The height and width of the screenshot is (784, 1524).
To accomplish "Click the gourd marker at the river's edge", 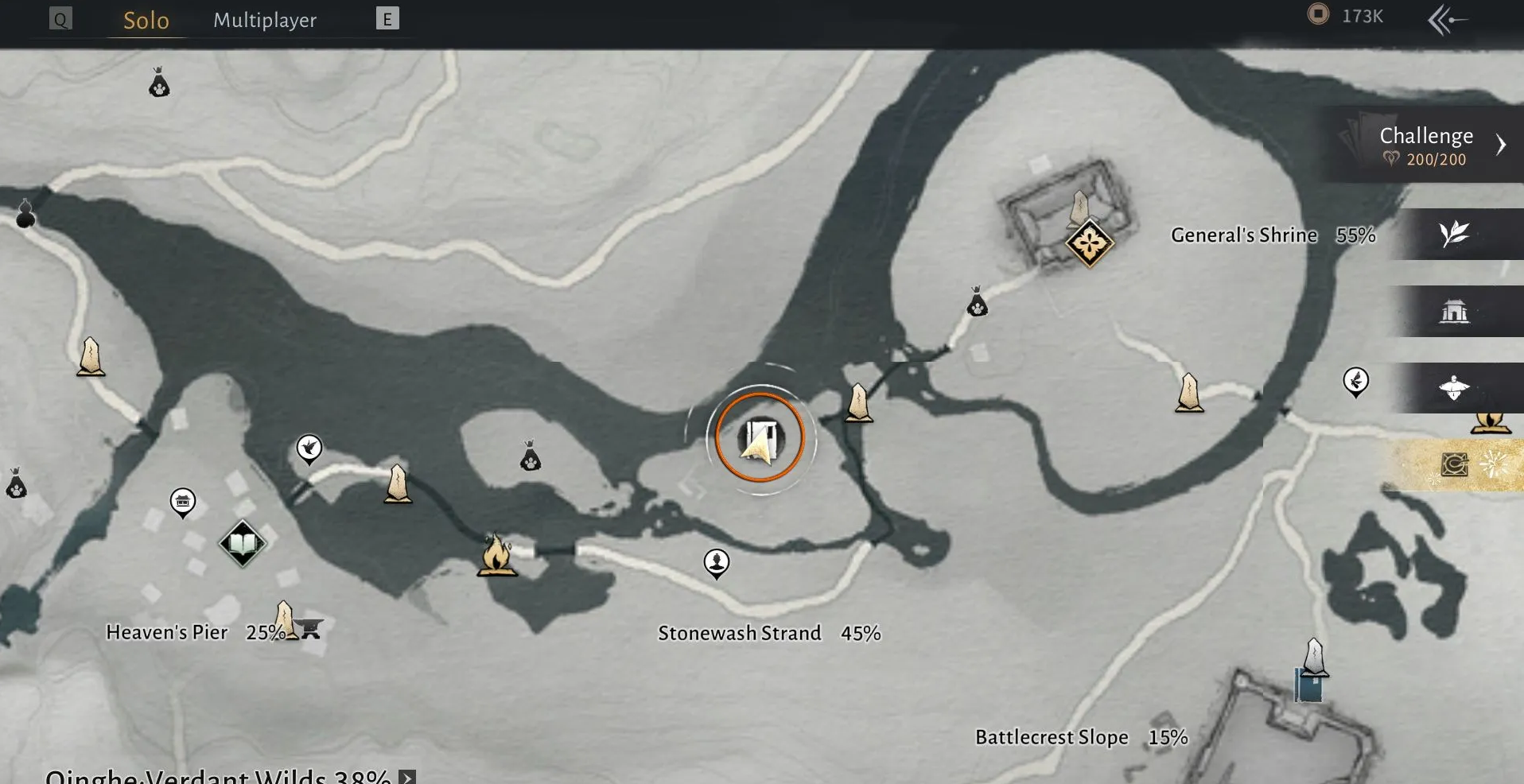I will coord(25,213).
